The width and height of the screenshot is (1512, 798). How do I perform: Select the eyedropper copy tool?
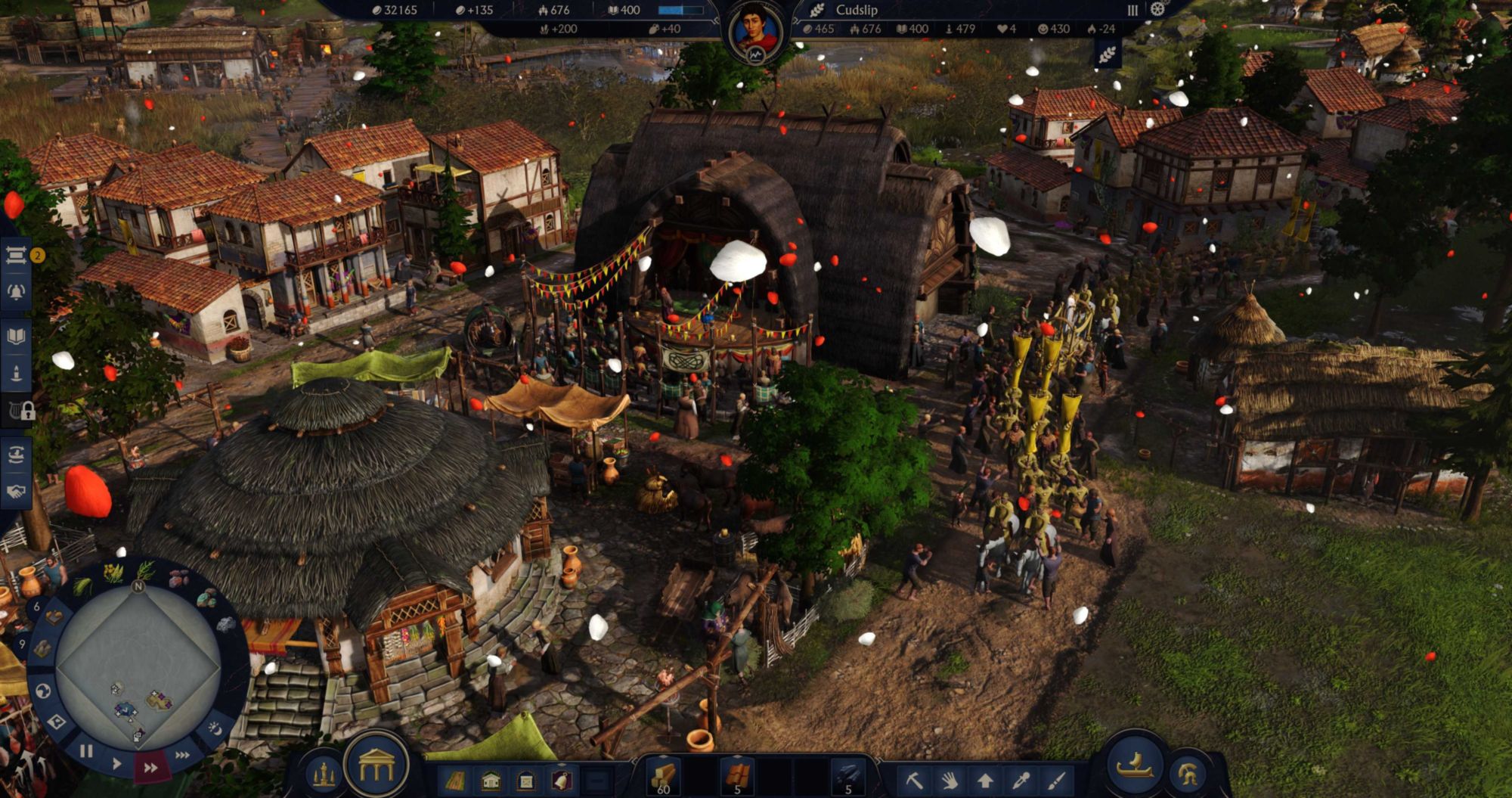[x=1021, y=779]
